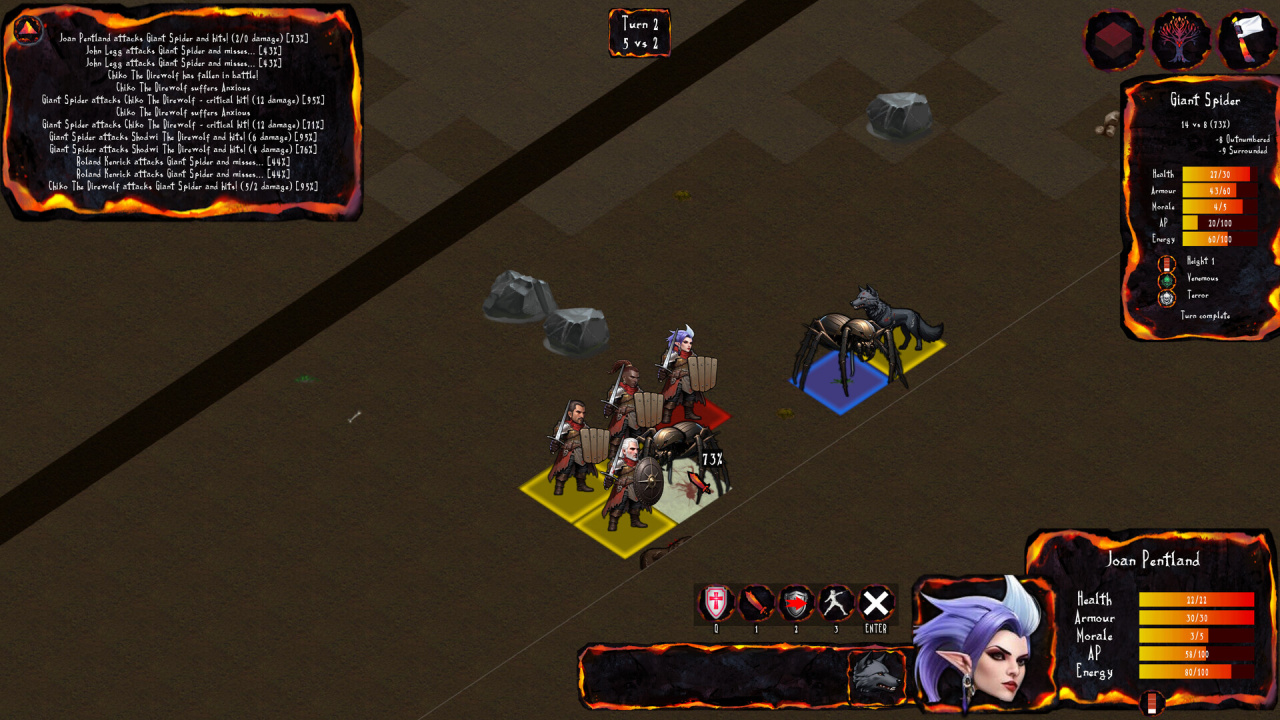Activate the red cross shield ability
The image size is (1280, 720).
716,603
